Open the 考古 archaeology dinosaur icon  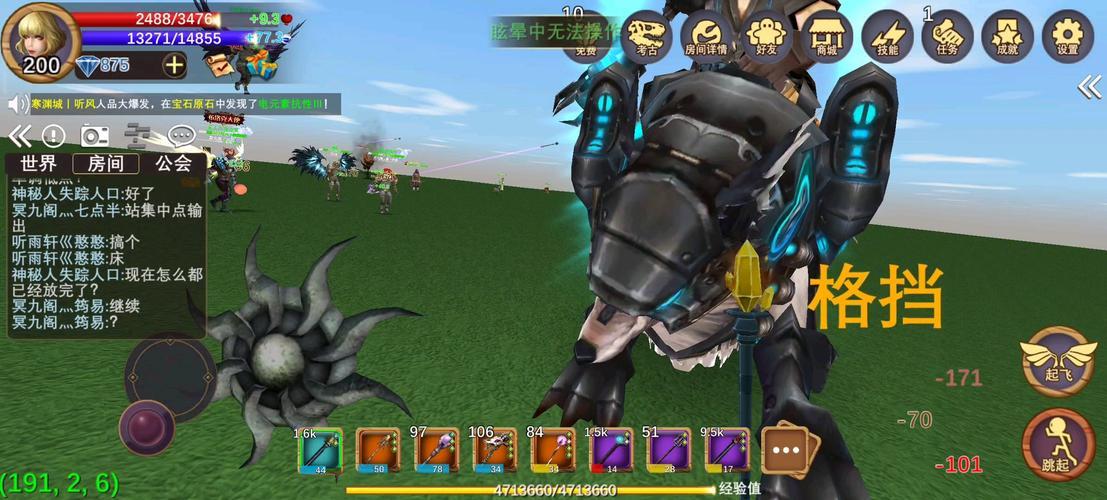tap(646, 36)
